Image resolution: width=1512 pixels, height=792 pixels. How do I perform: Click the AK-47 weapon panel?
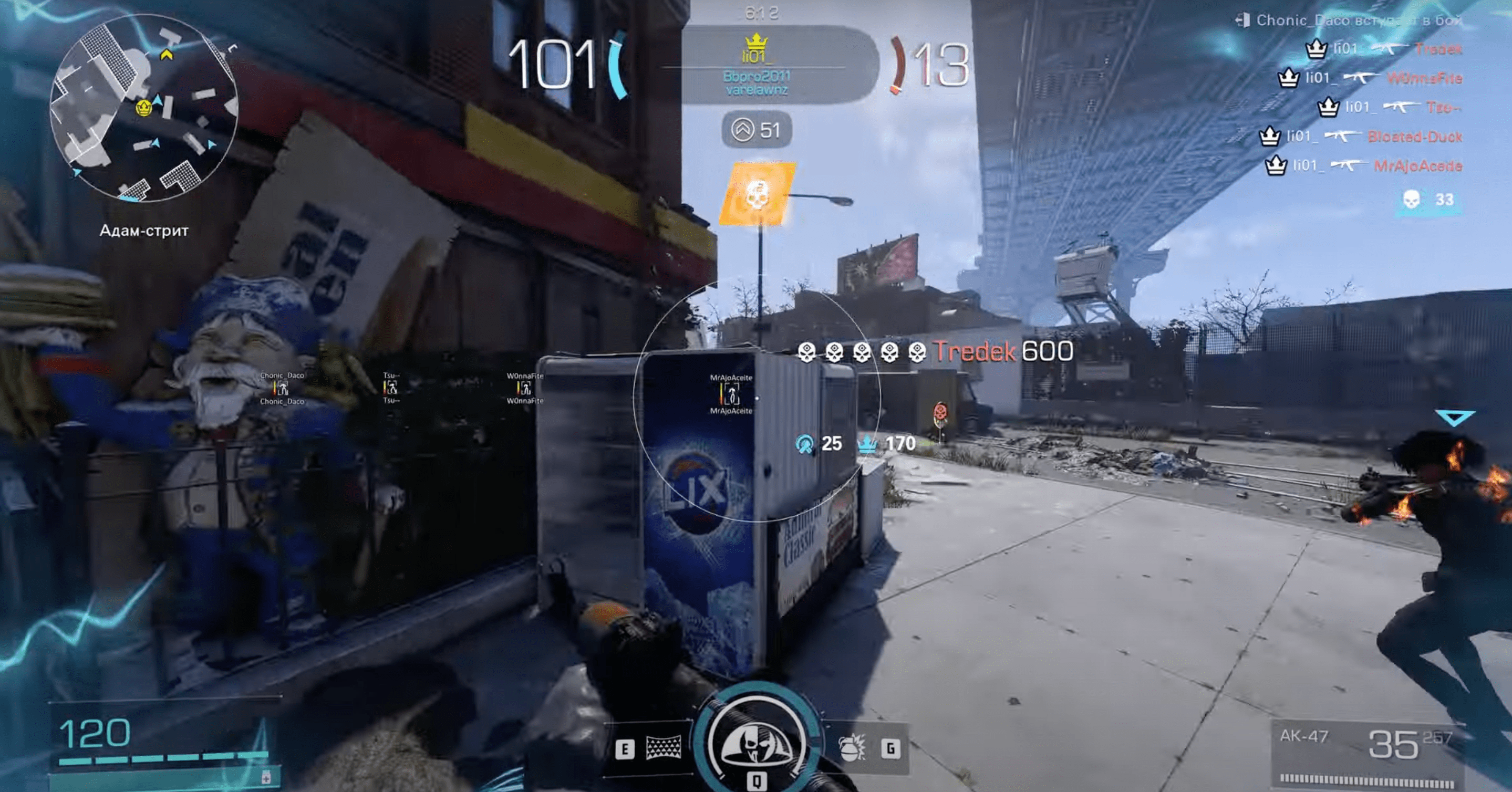pyautogui.click(x=1366, y=755)
